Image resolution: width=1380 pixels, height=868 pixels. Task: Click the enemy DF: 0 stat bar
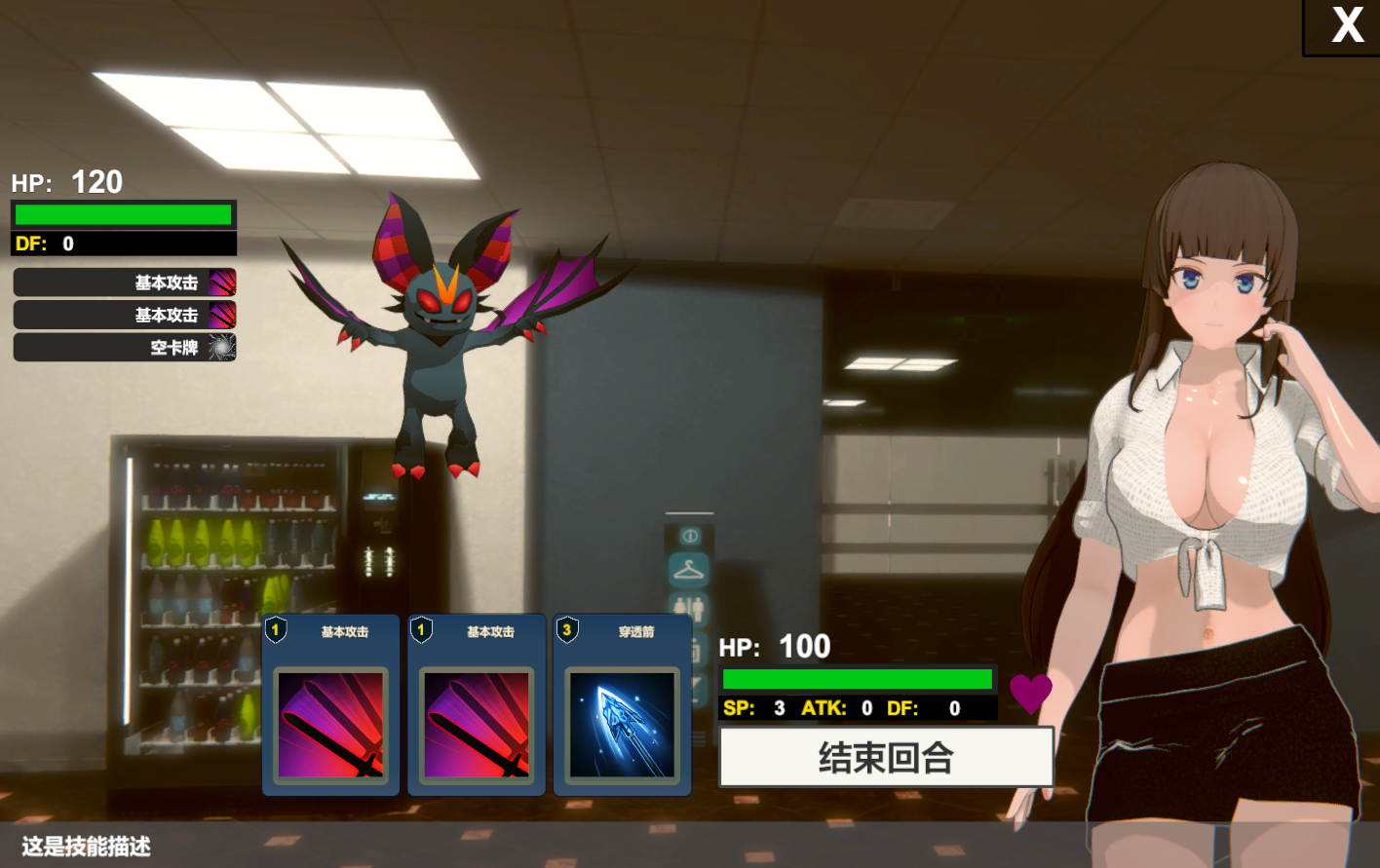click(x=123, y=244)
